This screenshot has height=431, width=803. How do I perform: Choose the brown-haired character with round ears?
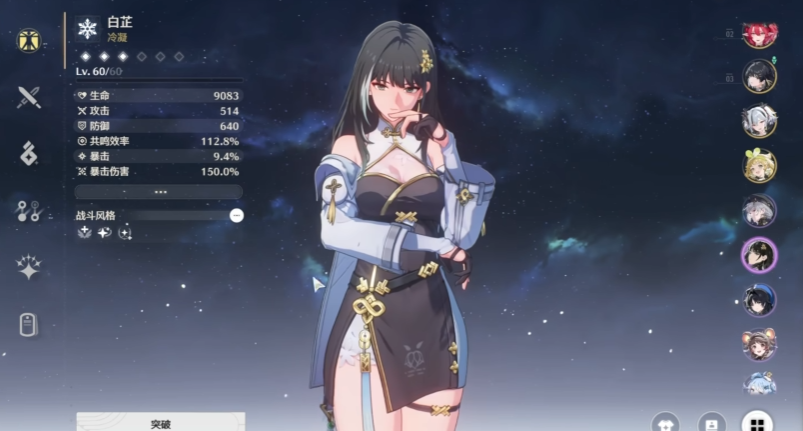(759, 344)
